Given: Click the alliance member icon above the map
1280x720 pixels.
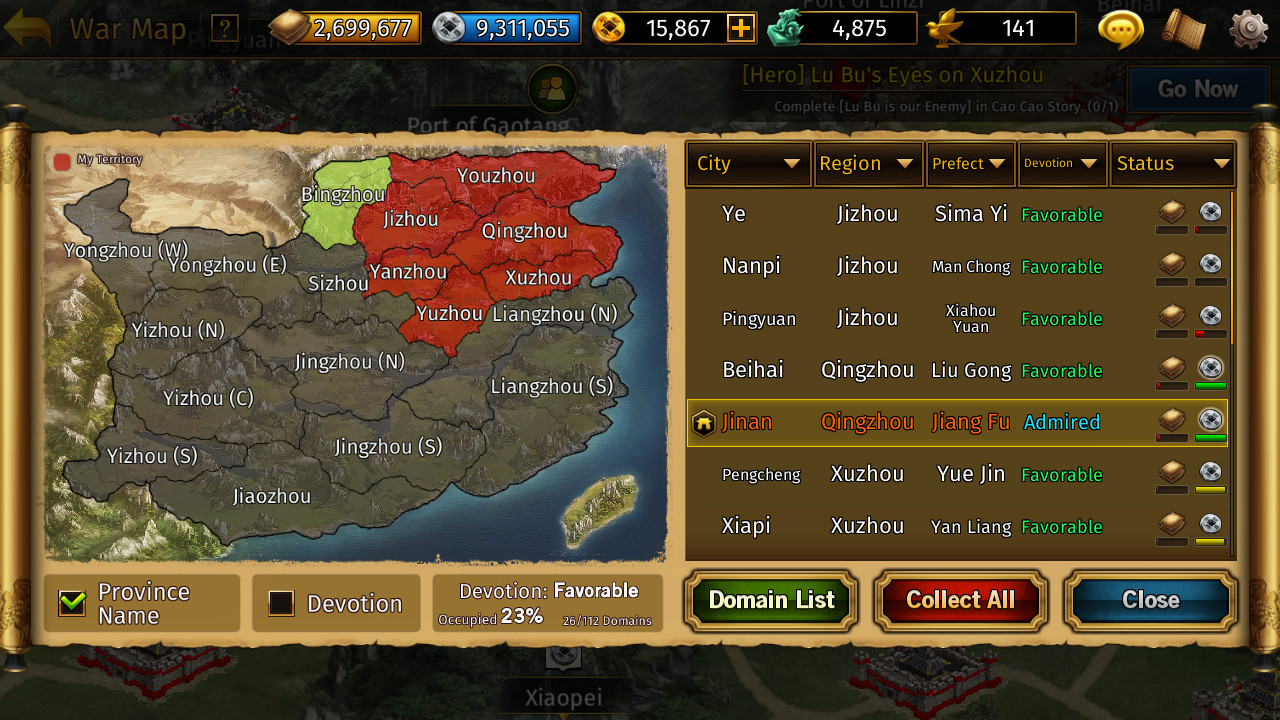Looking at the screenshot, I should tap(552, 89).
